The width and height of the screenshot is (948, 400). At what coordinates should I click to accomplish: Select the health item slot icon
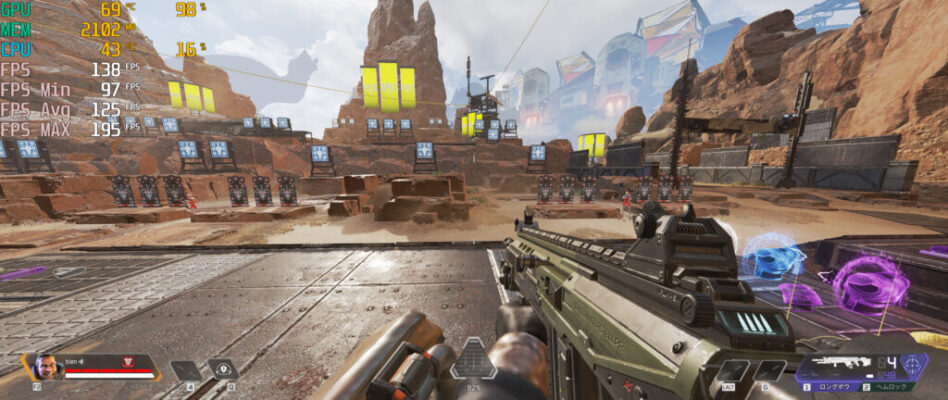186,369
